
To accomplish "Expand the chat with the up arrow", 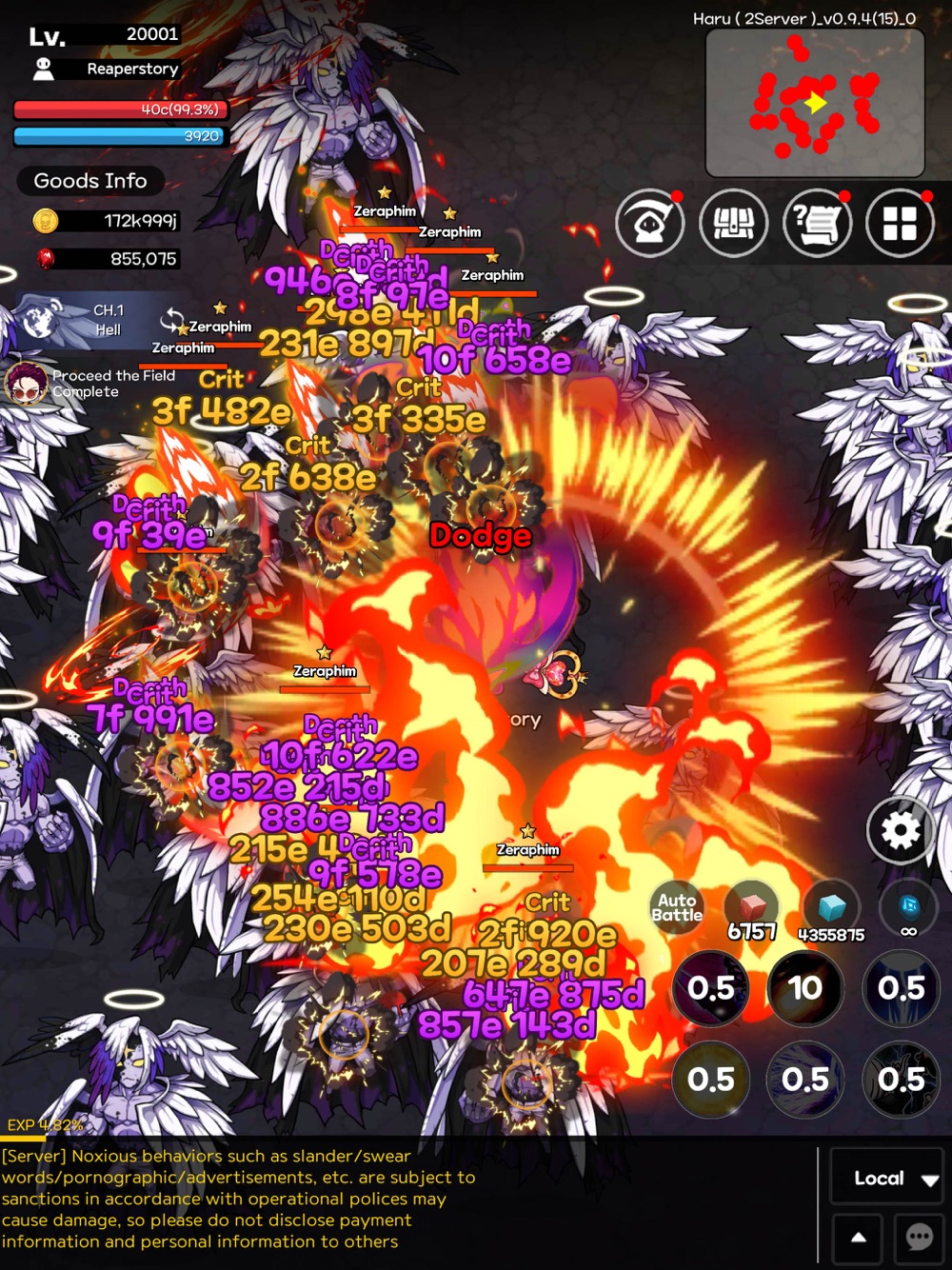I will tap(858, 1238).
